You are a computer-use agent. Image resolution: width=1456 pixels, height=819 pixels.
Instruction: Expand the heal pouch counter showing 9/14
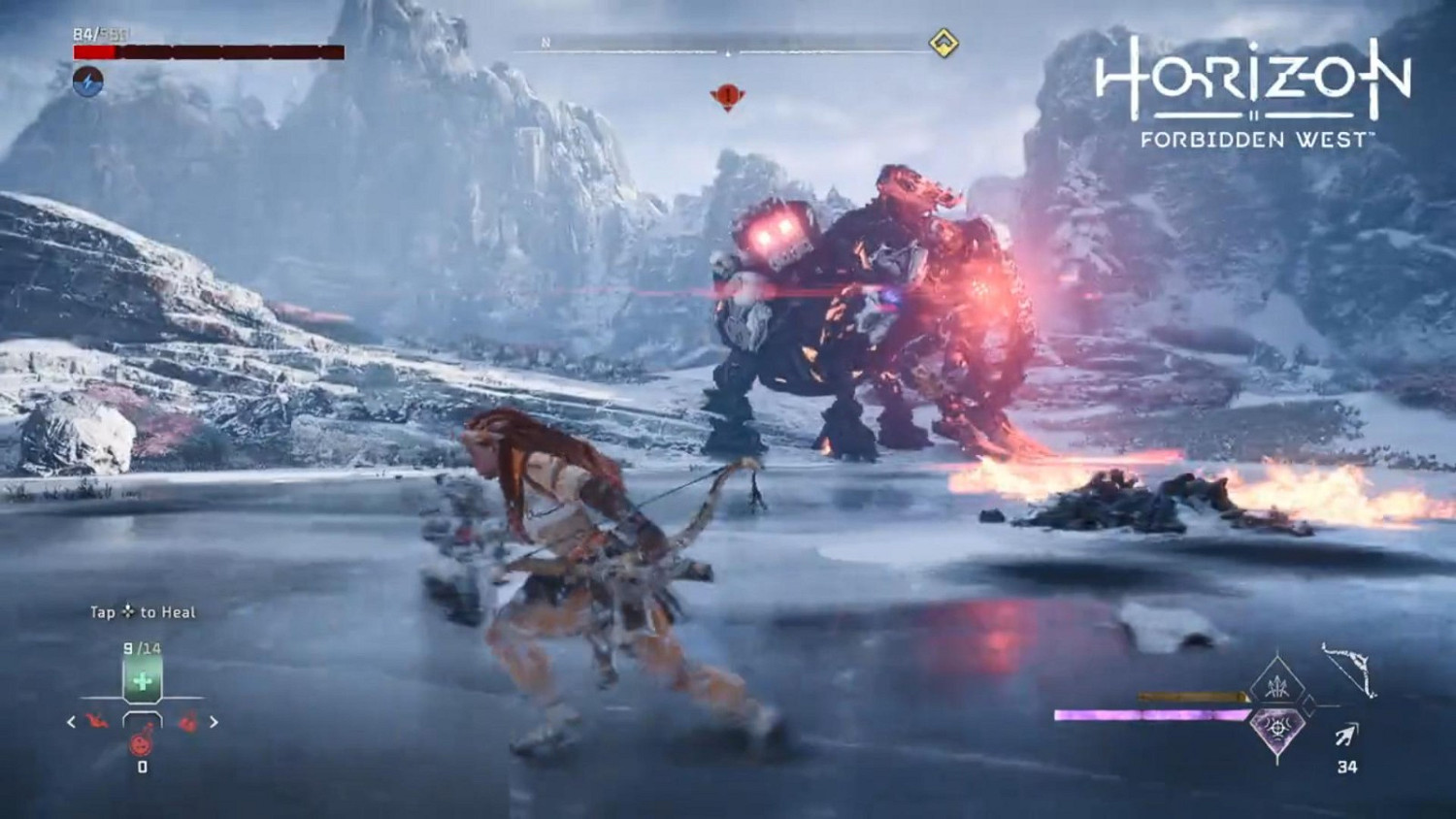pyautogui.click(x=141, y=647)
